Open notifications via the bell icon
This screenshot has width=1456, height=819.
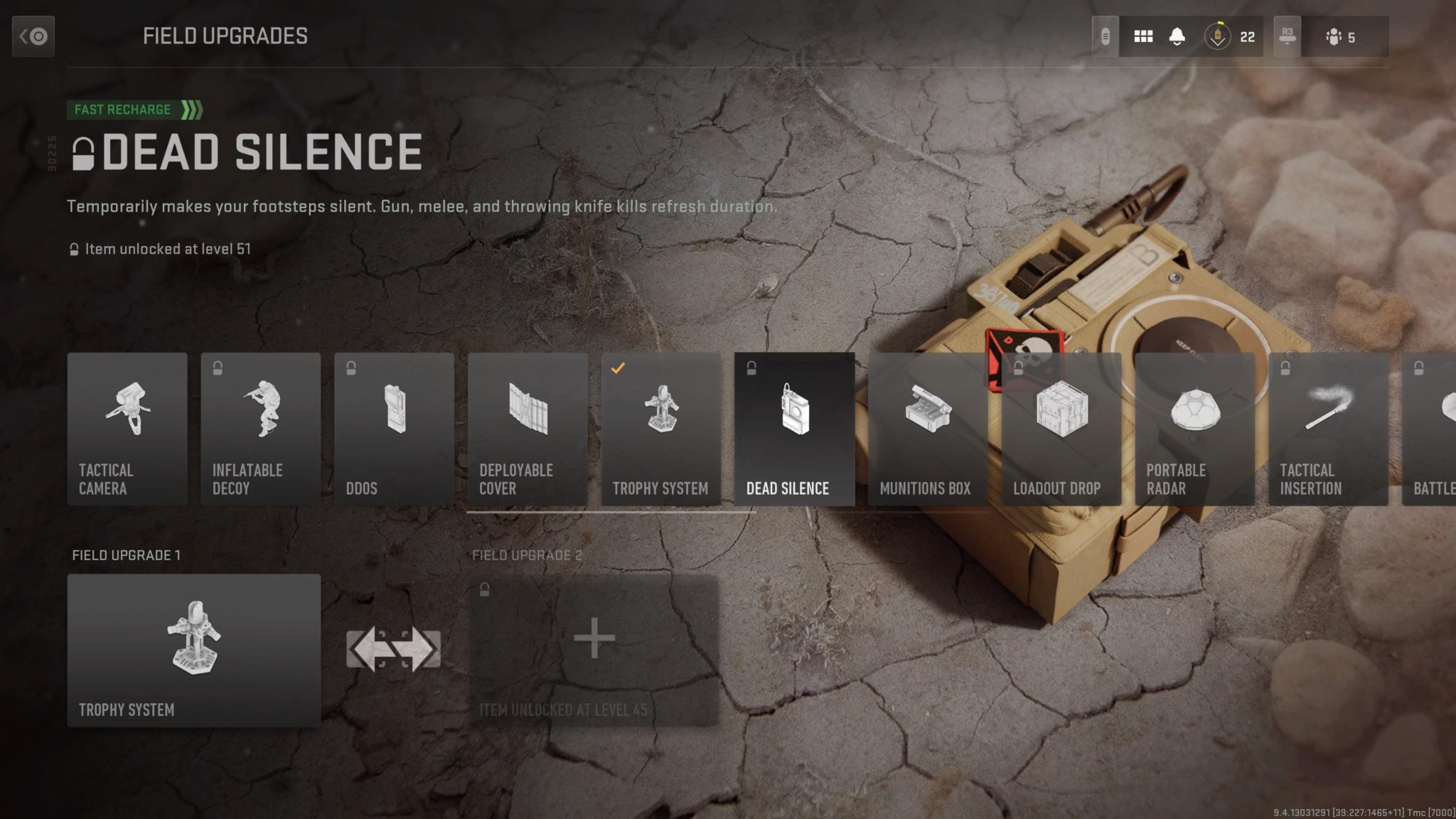coord(1177,36)
